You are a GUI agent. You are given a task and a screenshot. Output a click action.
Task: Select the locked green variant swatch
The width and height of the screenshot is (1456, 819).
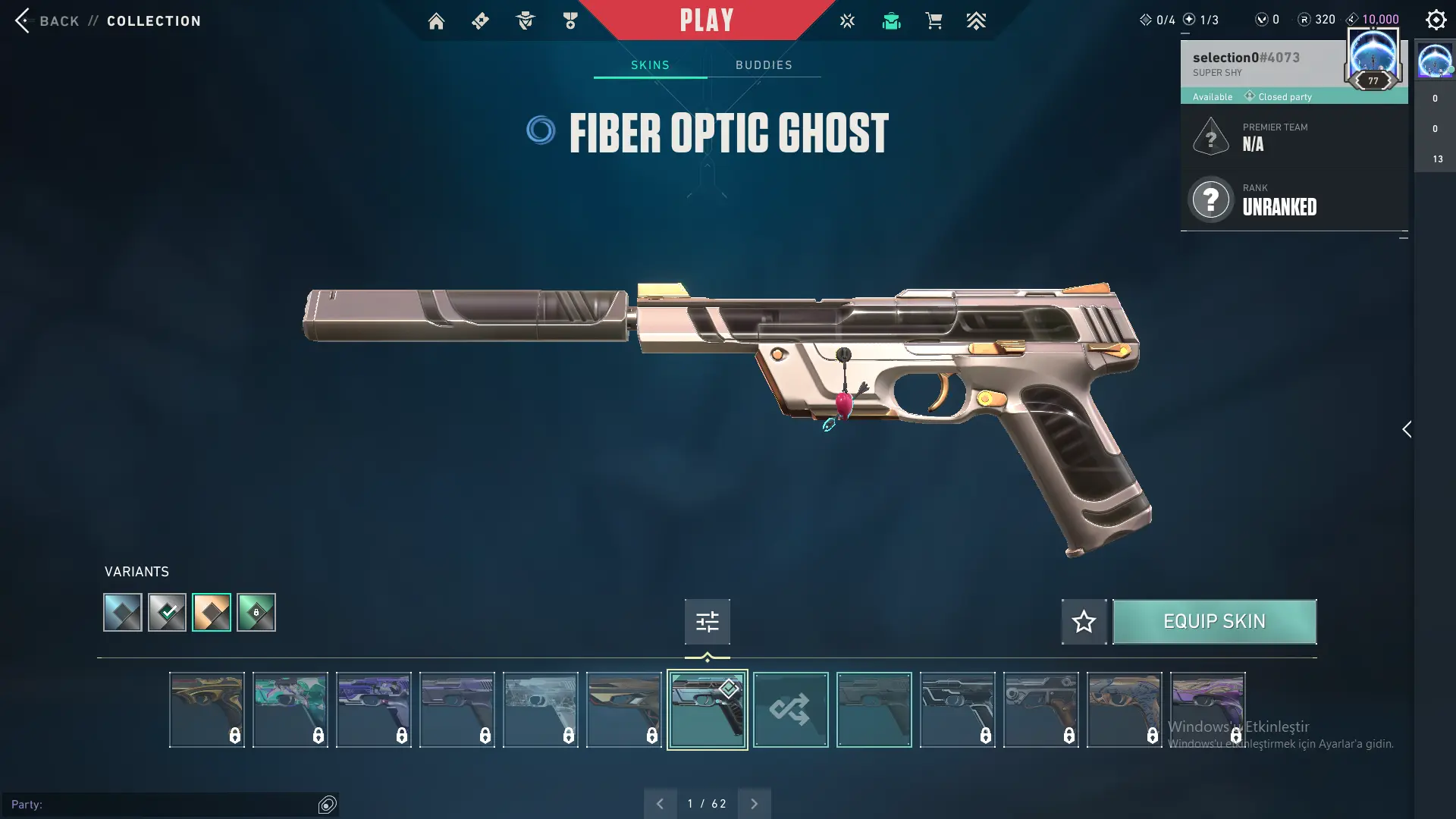(x=256, y=613)
